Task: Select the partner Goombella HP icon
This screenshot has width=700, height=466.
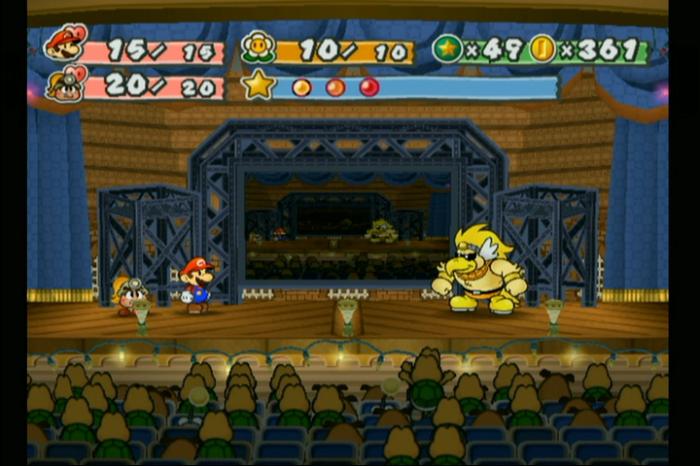Action: pos(64,85)
